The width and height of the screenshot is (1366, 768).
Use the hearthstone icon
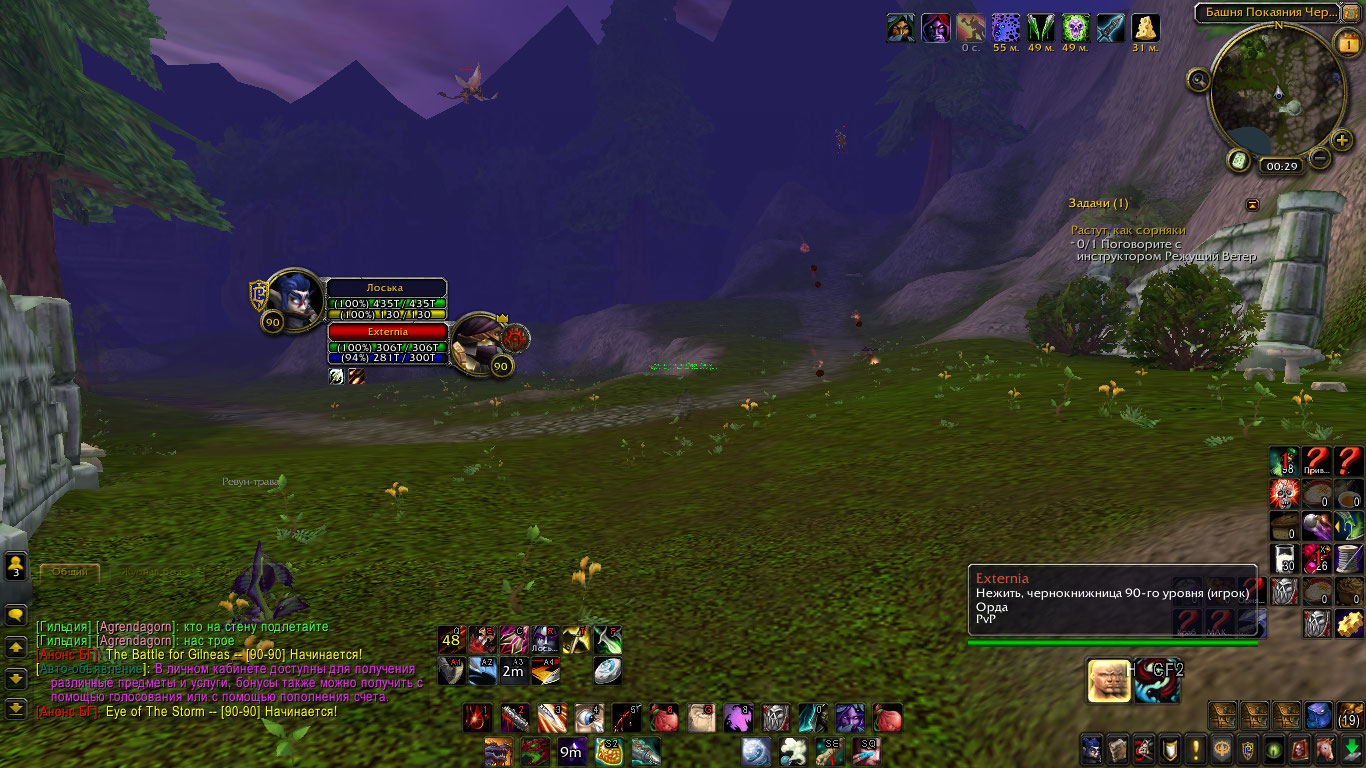(606, 671)
